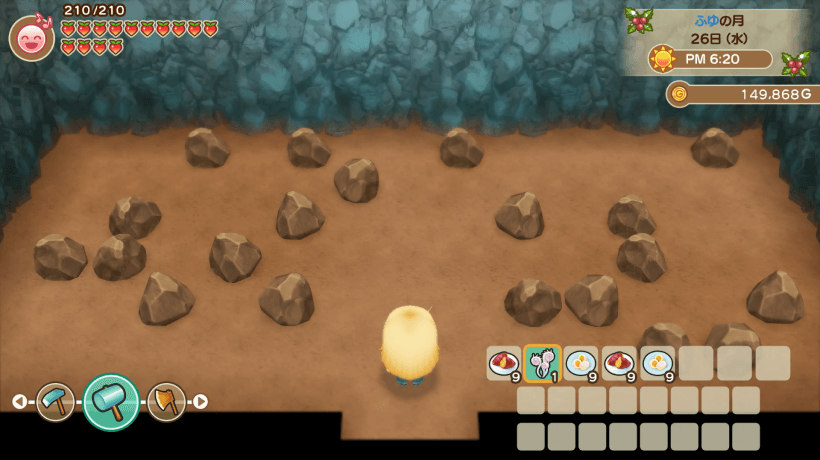Choose the large hammer tool
The image size is (820, 460).
(x=111, y=402)
